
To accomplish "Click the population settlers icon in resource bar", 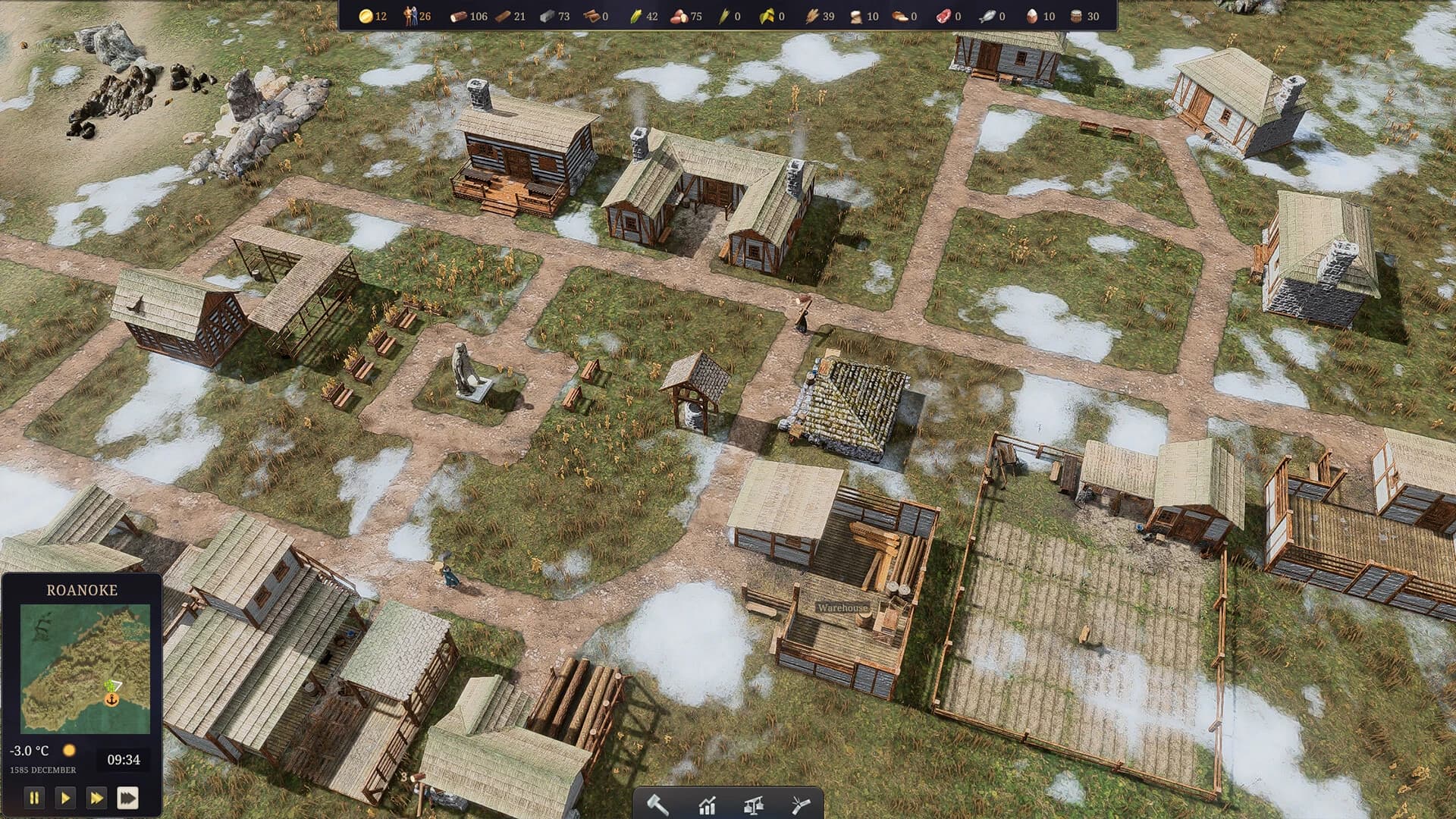I will 409,14.
